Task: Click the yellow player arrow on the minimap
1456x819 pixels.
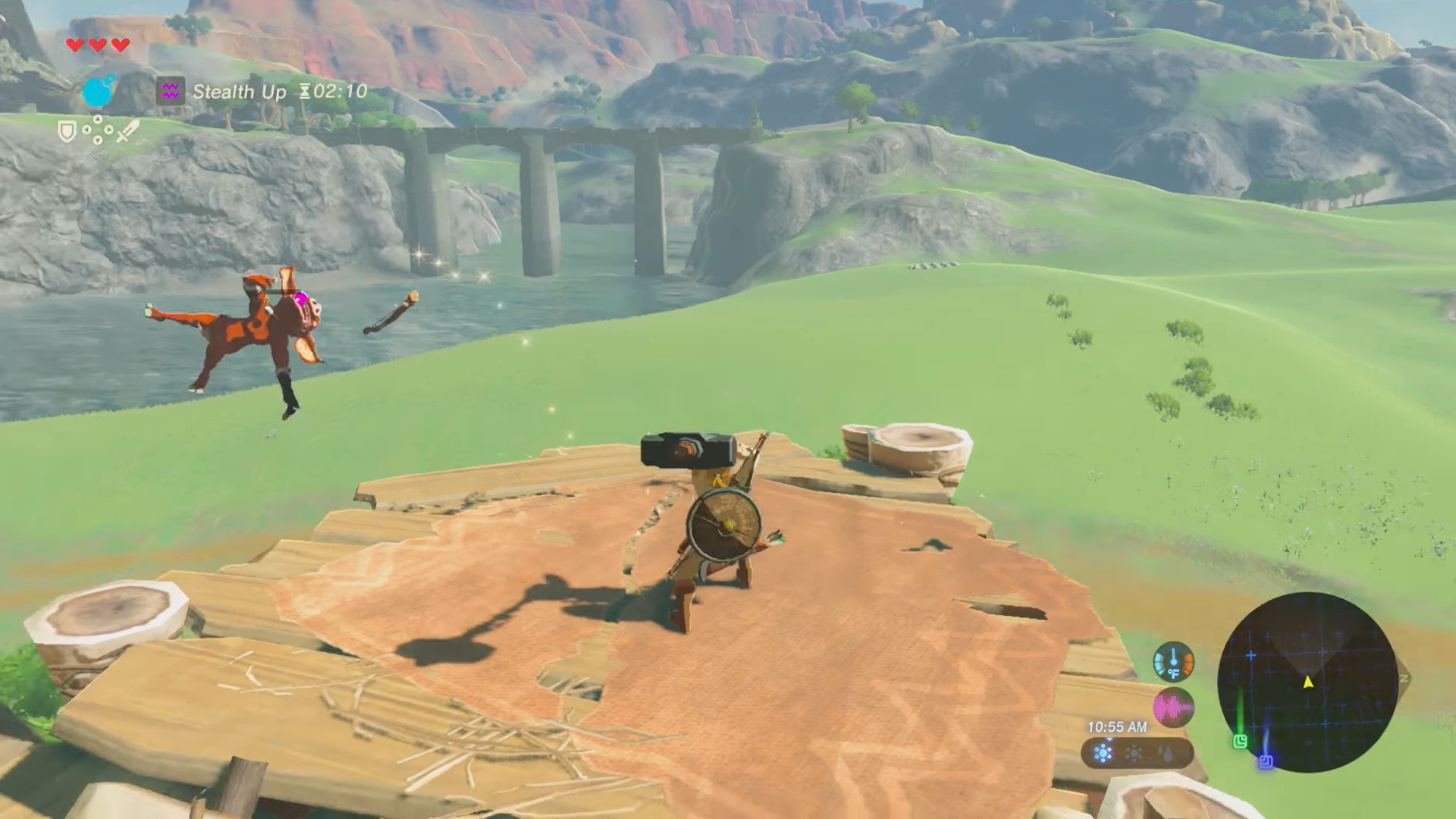Action: [x=1308, y=682]
